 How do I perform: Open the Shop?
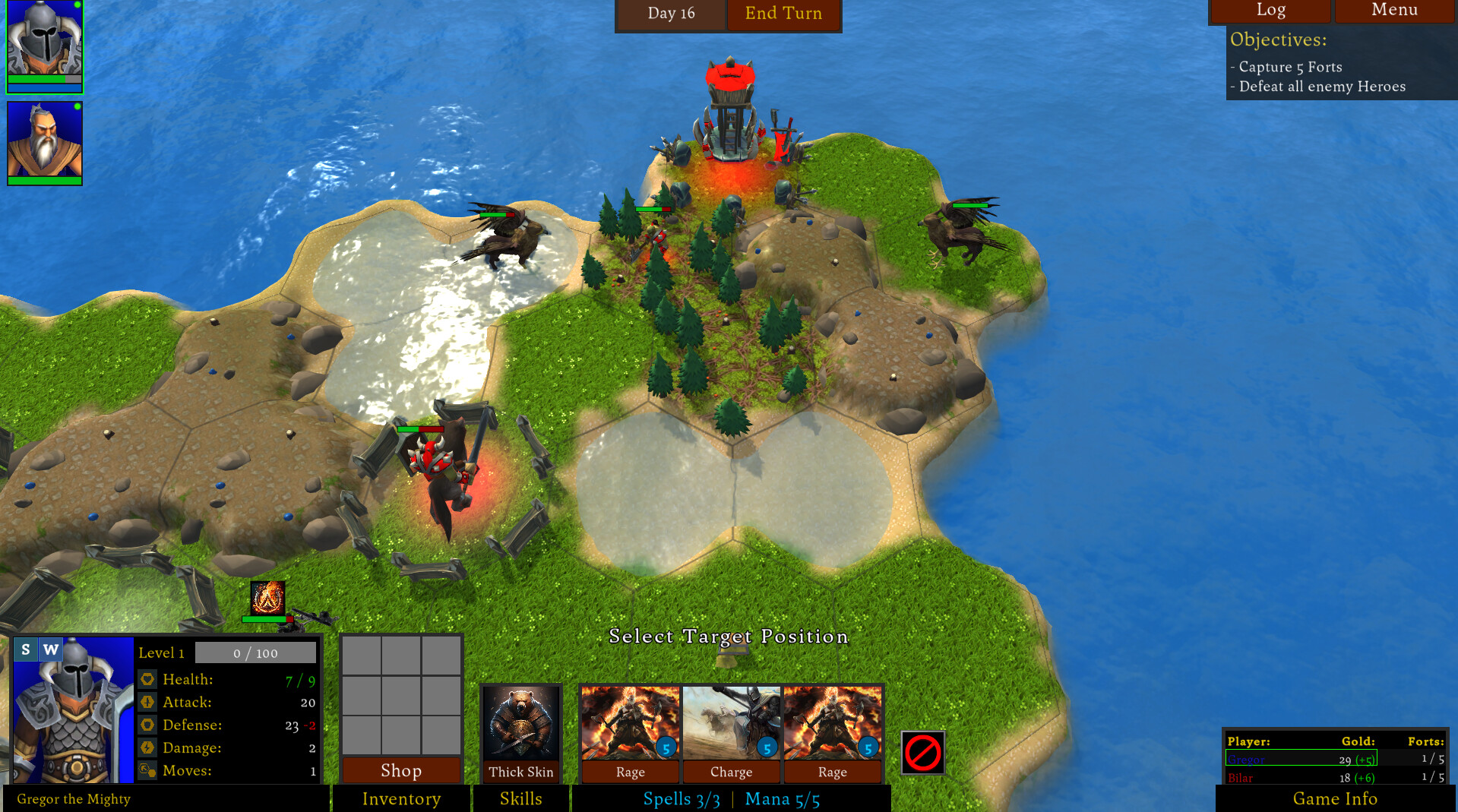(400, 770)
